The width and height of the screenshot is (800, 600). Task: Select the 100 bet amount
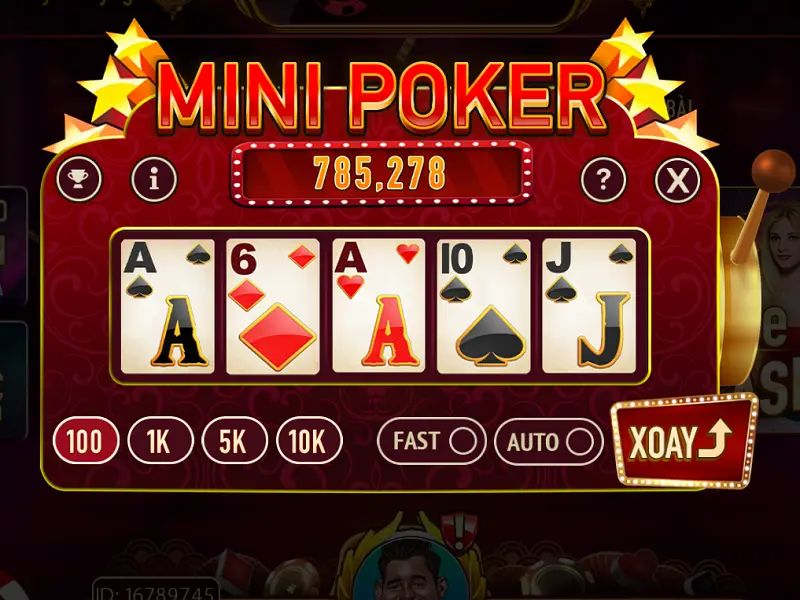pos(86,441)
